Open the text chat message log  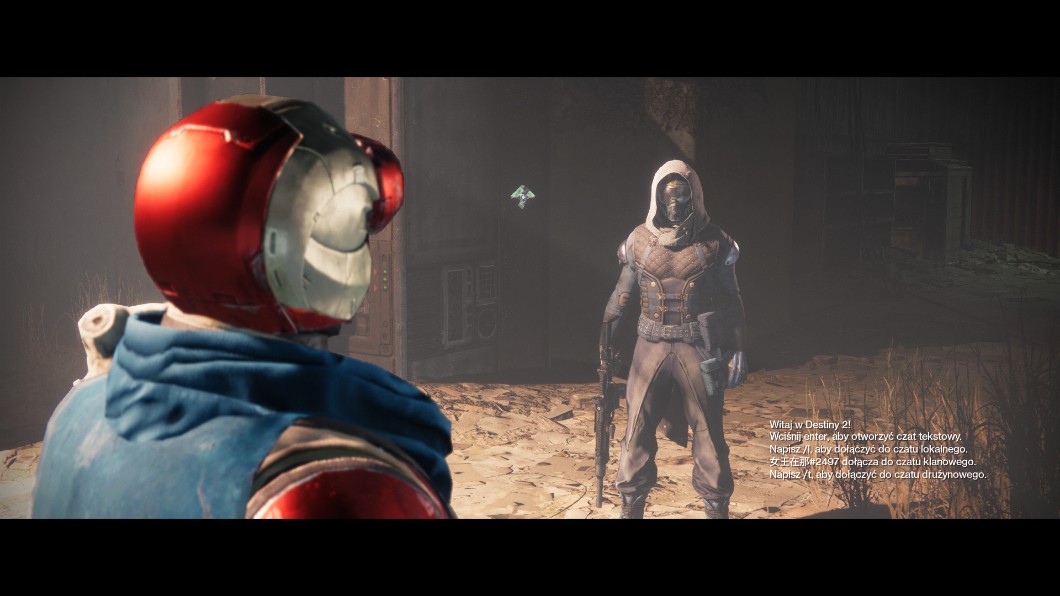(877, 449)
